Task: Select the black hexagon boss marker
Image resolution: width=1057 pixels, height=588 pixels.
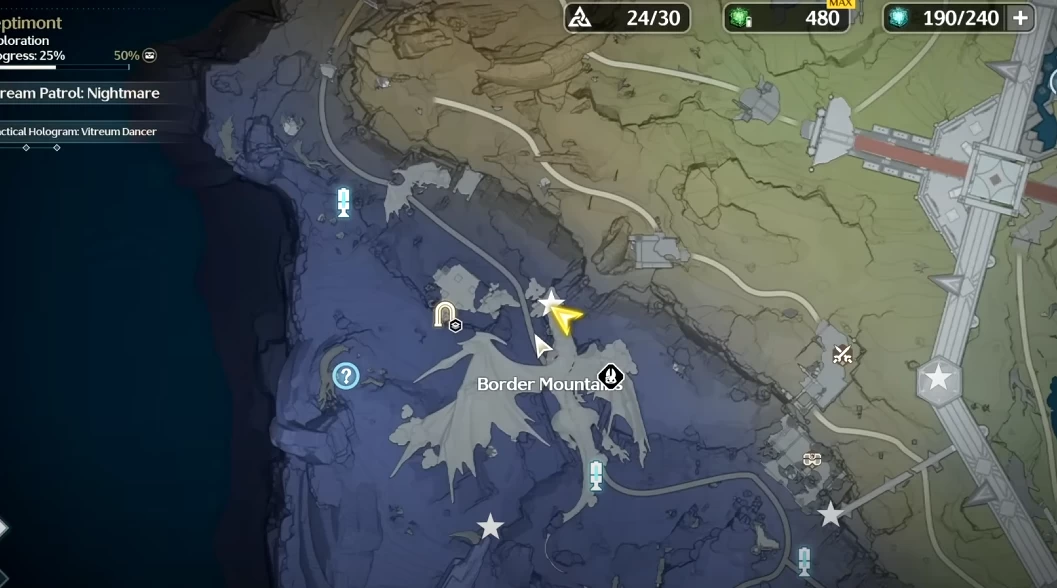Action: (610, 377)
